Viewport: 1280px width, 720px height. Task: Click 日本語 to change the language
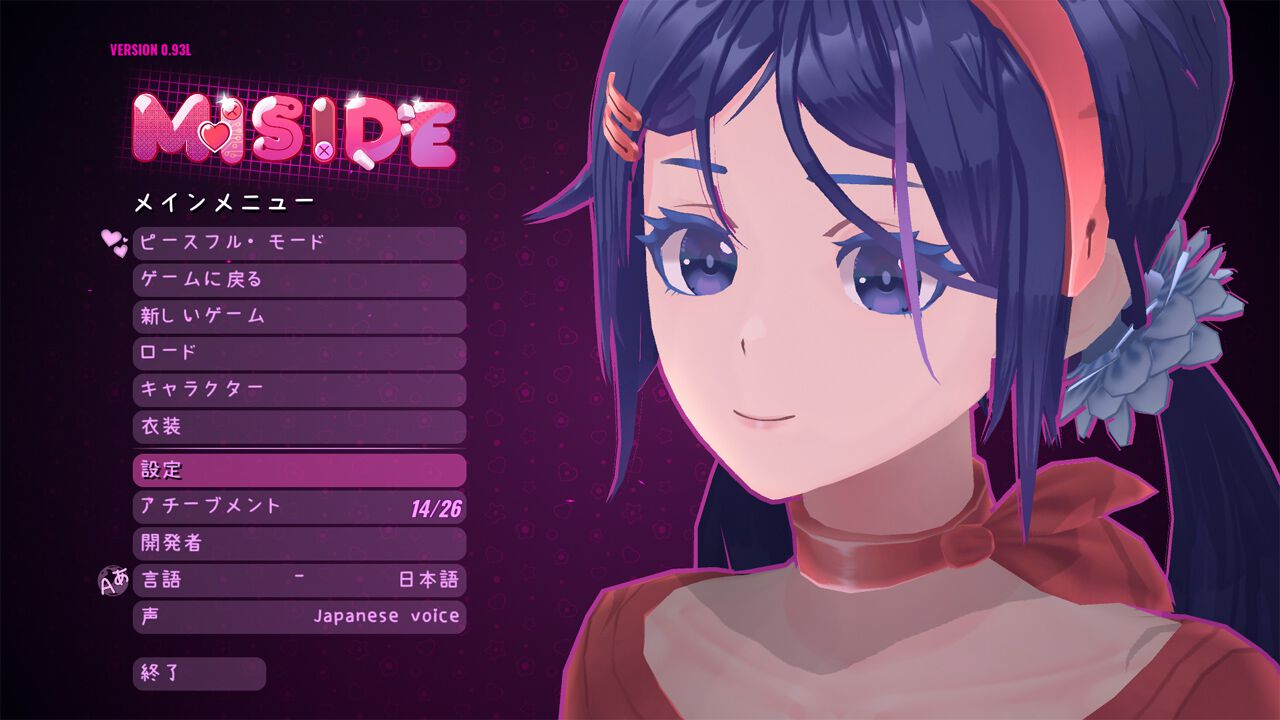pyautogui.click(x=427, y=580)
